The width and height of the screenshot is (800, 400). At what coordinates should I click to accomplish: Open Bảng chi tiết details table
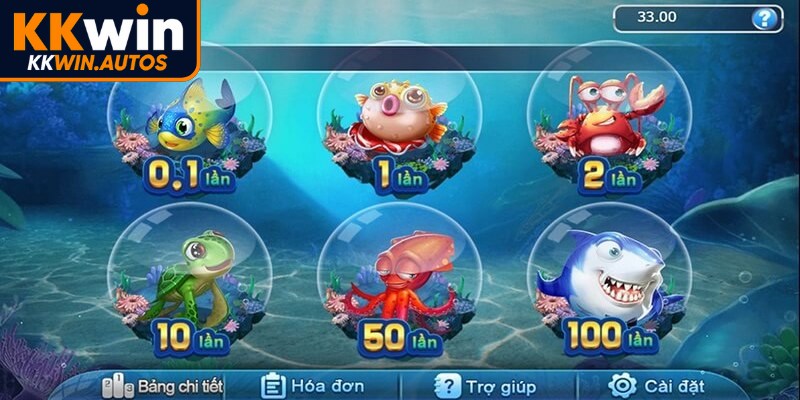point(164,385)
